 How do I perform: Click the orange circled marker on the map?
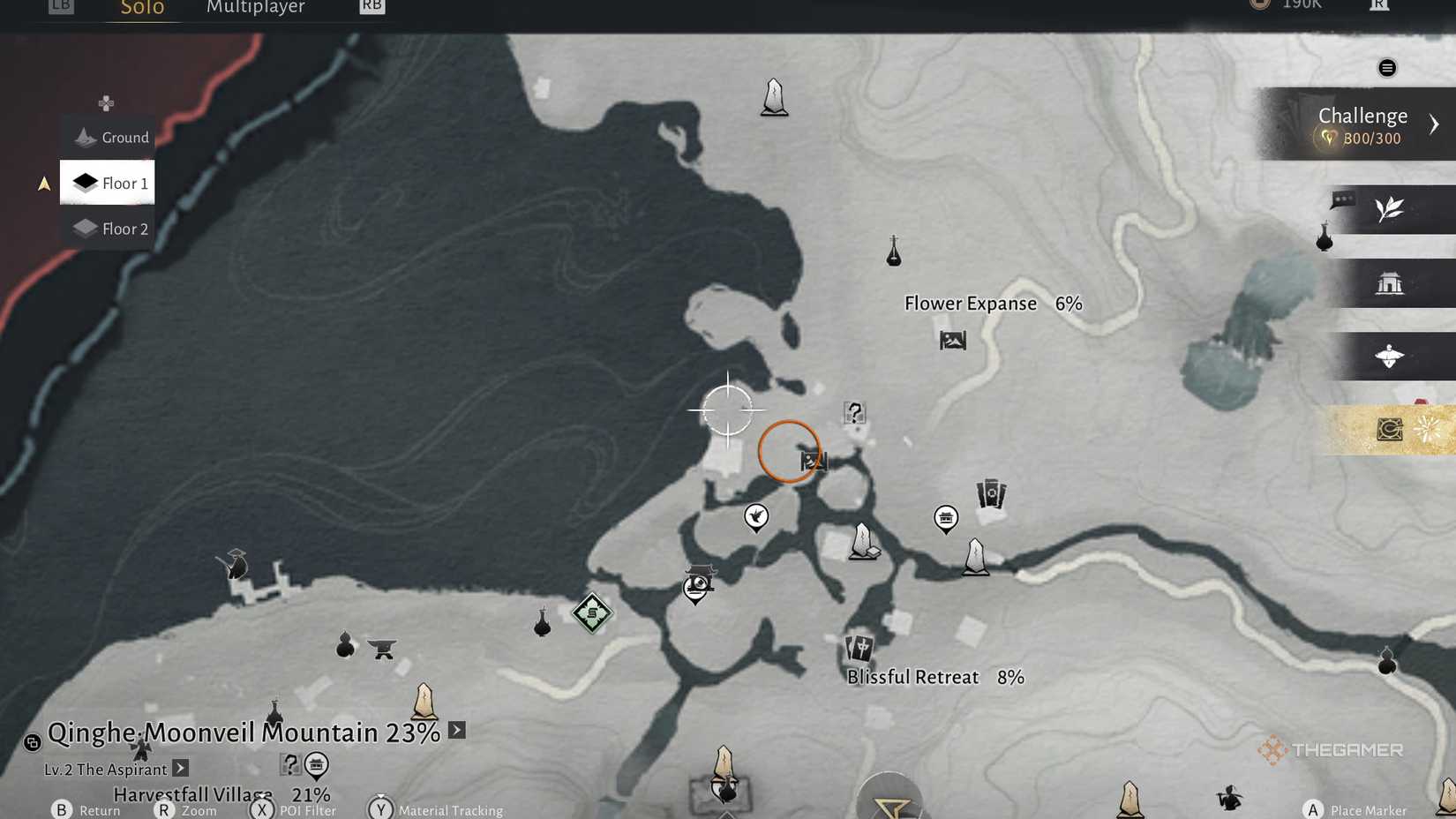point(790,452)
